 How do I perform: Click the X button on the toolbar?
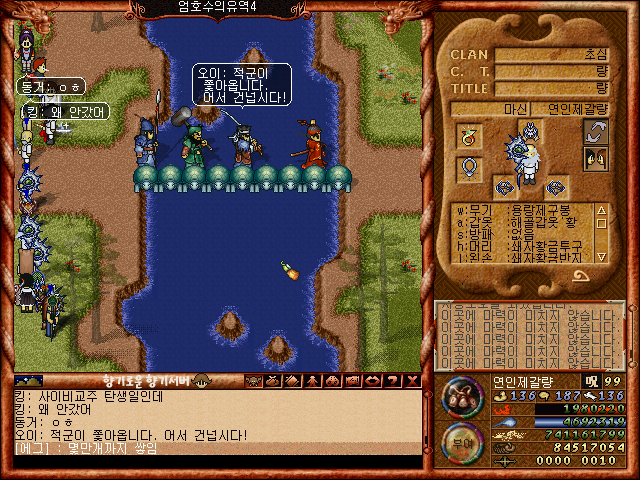pyautogui.click(x=408, y=381)
